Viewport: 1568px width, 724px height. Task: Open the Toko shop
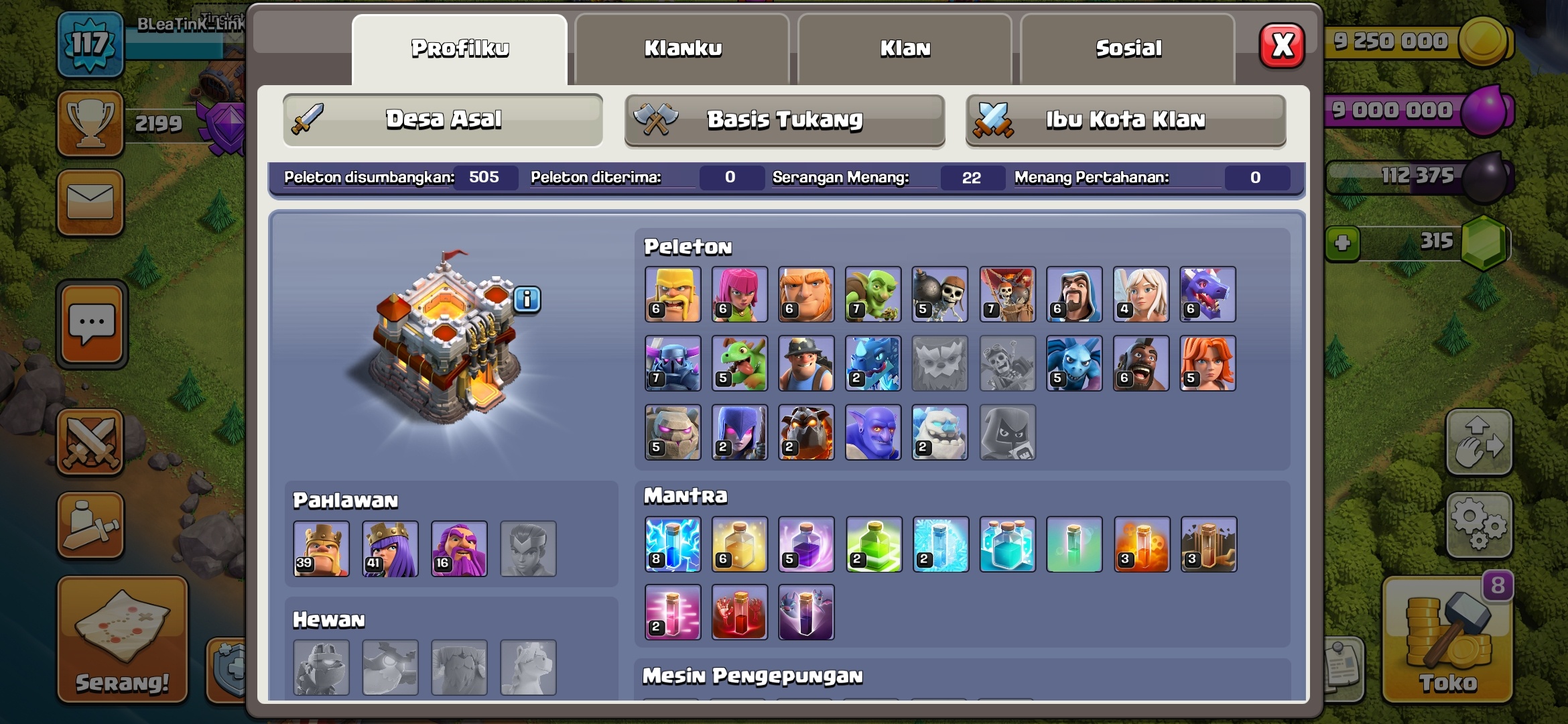[1447, 640]
